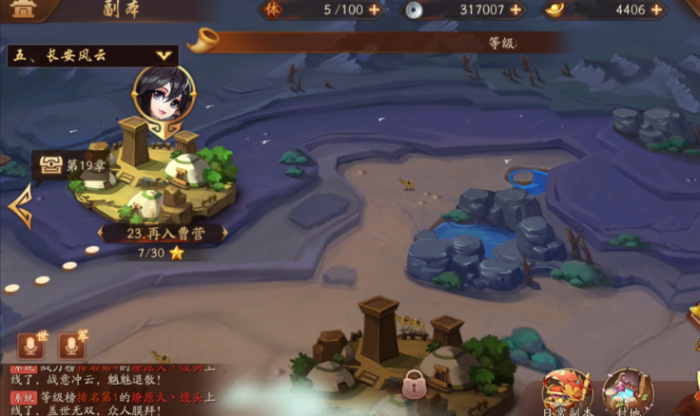Select the character portrait on the map
The image size is (700, 416).
pyautogui.click(x=163, y=94)
